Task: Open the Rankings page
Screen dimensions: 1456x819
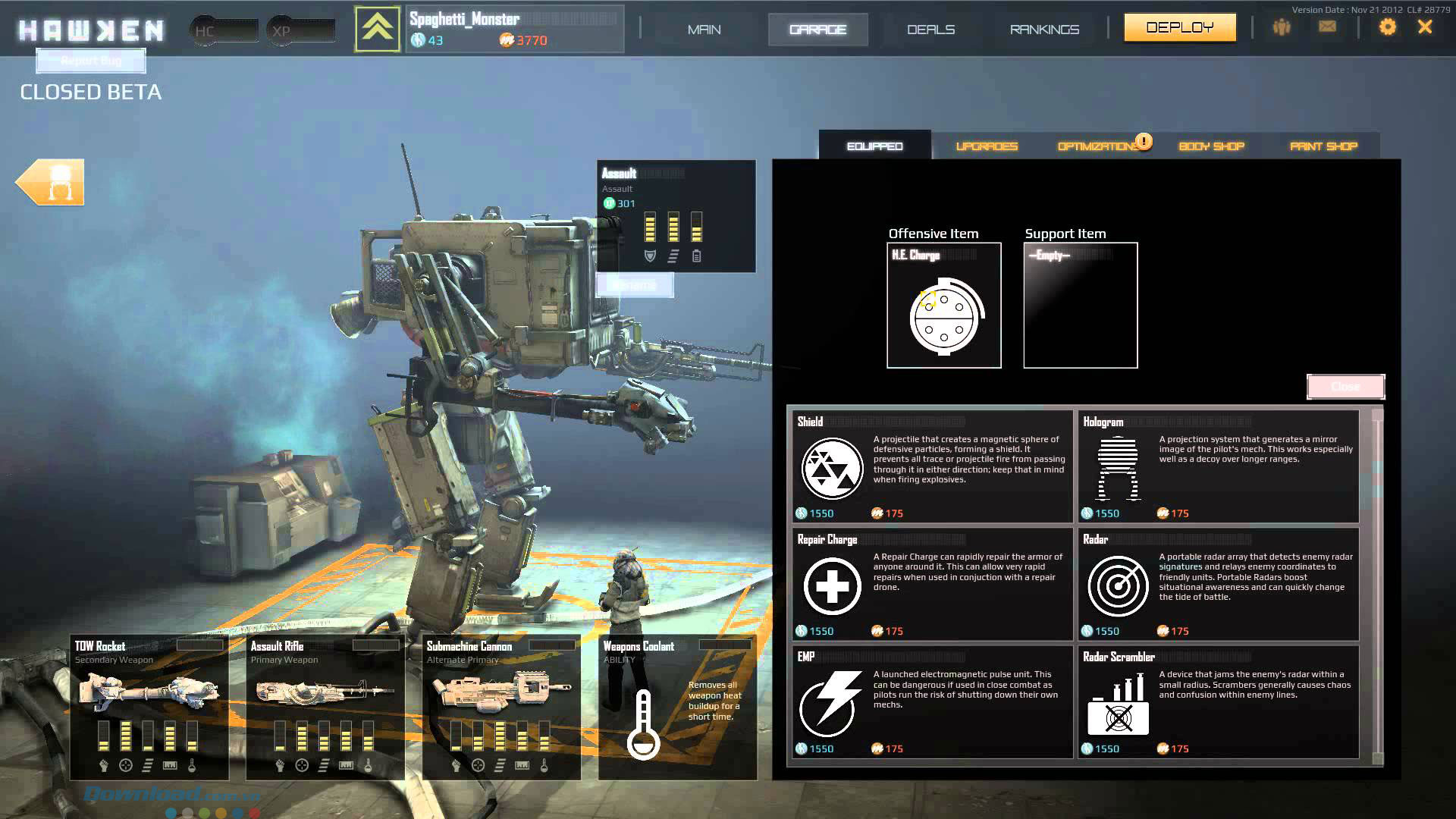Action: 1044,30
